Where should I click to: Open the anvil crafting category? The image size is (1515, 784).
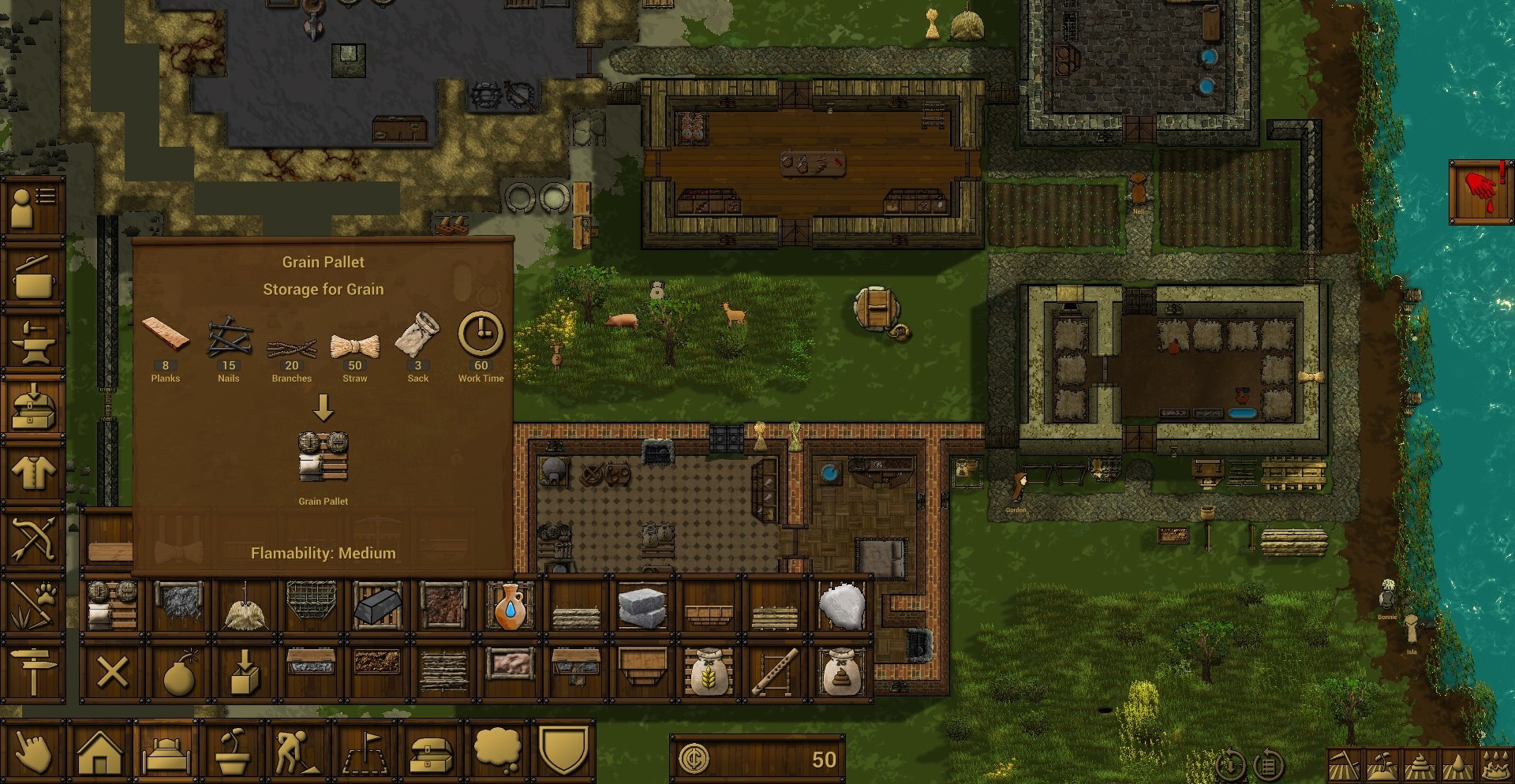(x=32, y=342)
